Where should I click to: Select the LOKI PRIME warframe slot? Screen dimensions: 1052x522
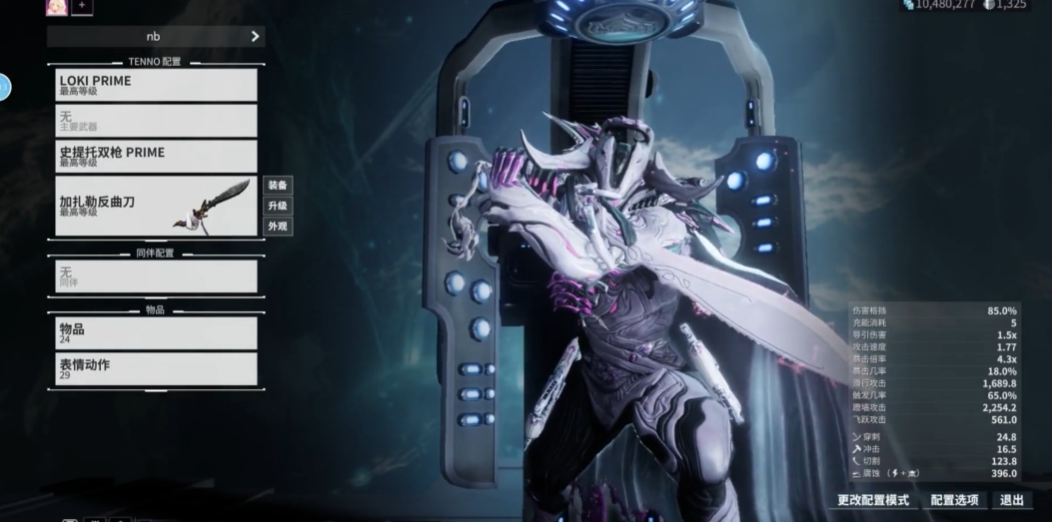(x=156, y=85)
